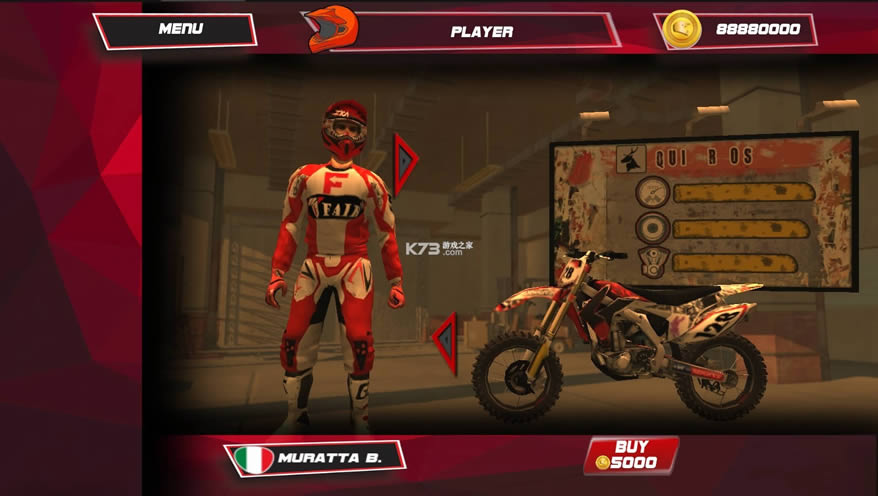Open the Menu button
This screenshot has height=496, width=878.
point(176,30)
